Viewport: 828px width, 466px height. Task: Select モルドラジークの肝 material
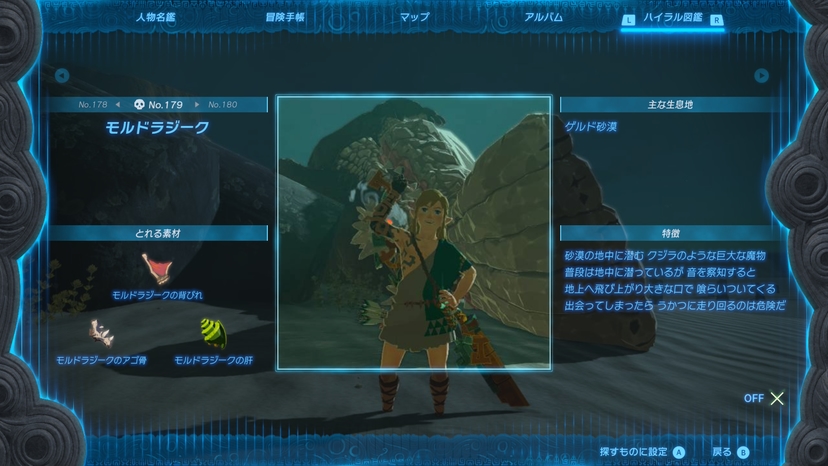[212, 338]
